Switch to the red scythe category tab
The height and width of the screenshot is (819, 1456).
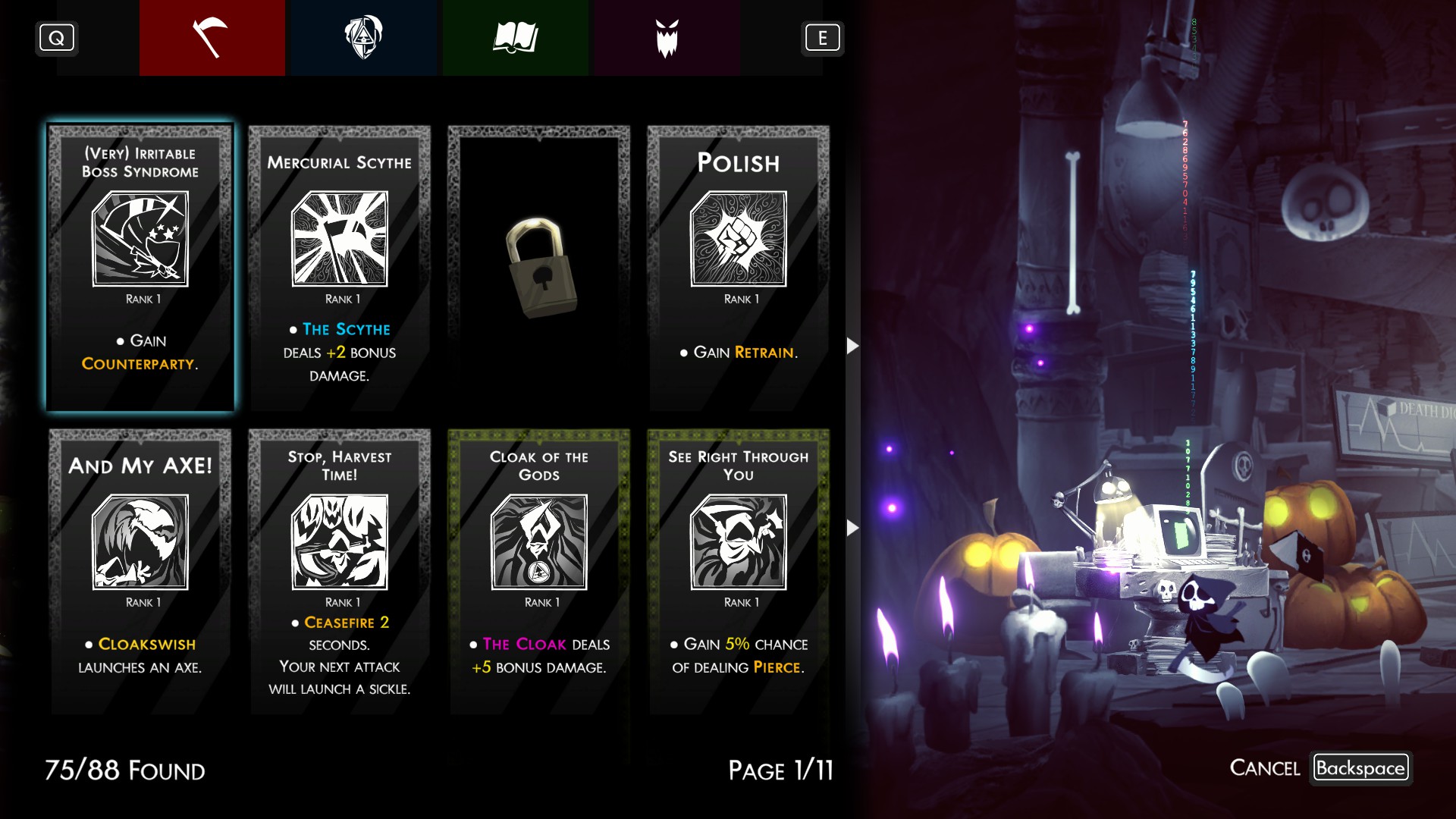click(212, 38)
